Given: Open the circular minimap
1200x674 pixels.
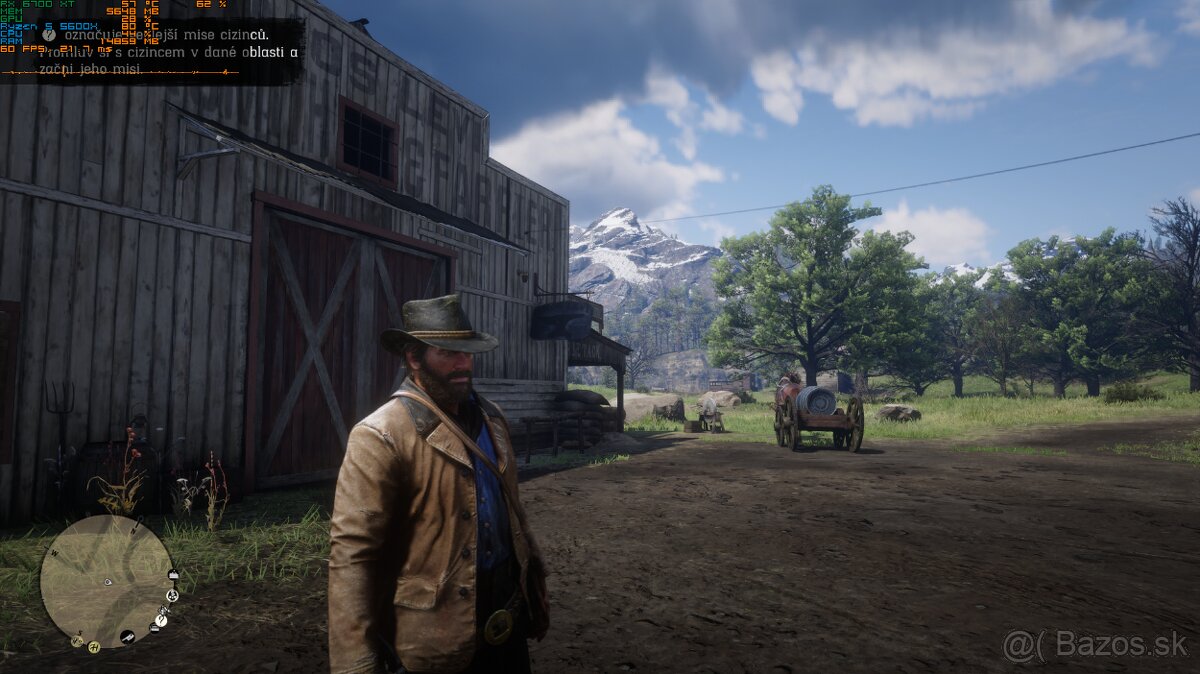Looking at the screenshot, I should [106, 581].
